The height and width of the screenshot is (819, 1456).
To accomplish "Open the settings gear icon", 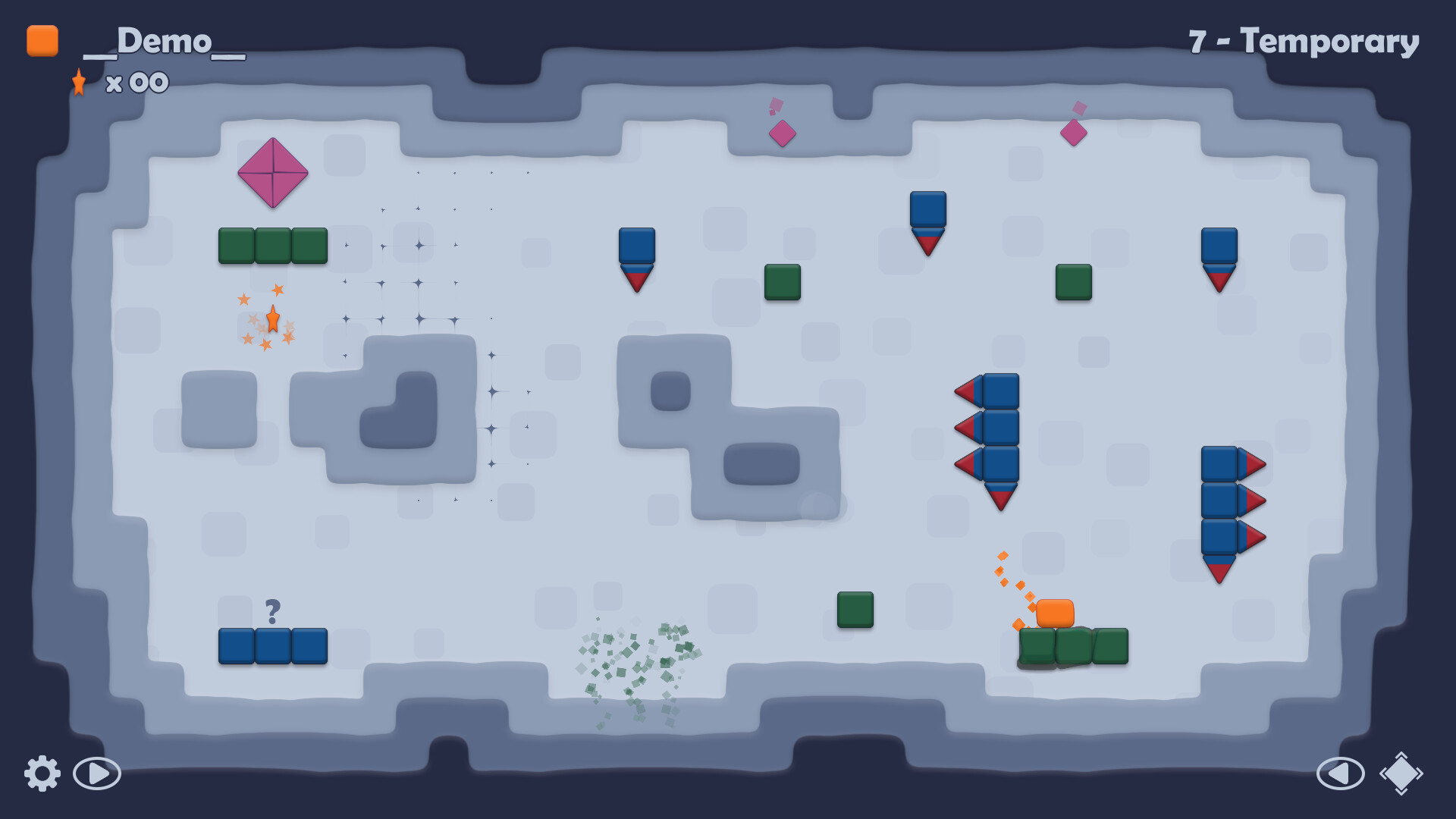I will [43, 774].
